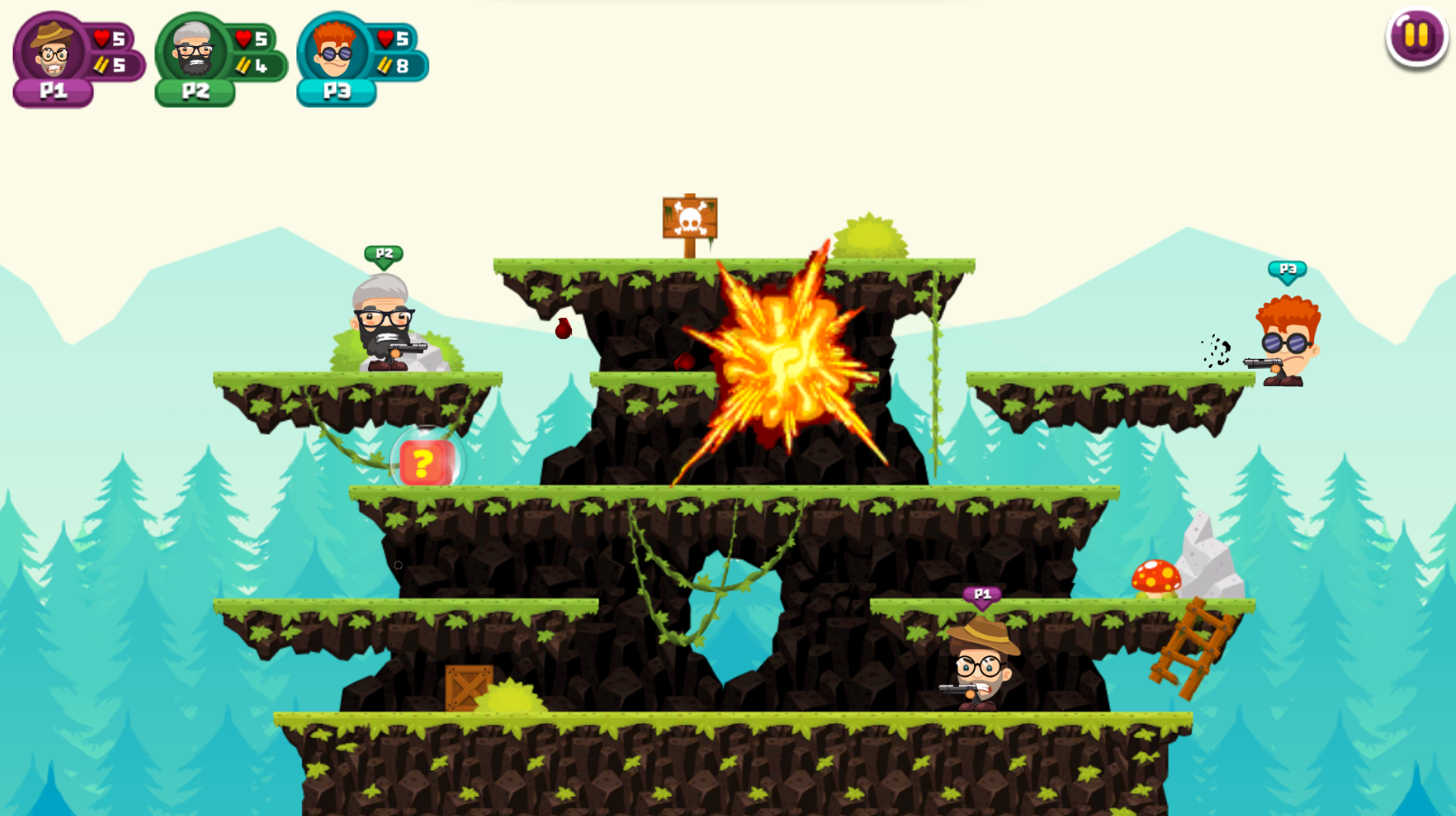Select the P2 player avatar portrait
The width and height of the screenshot is (1456, 816).
click(x=193, y=50)
